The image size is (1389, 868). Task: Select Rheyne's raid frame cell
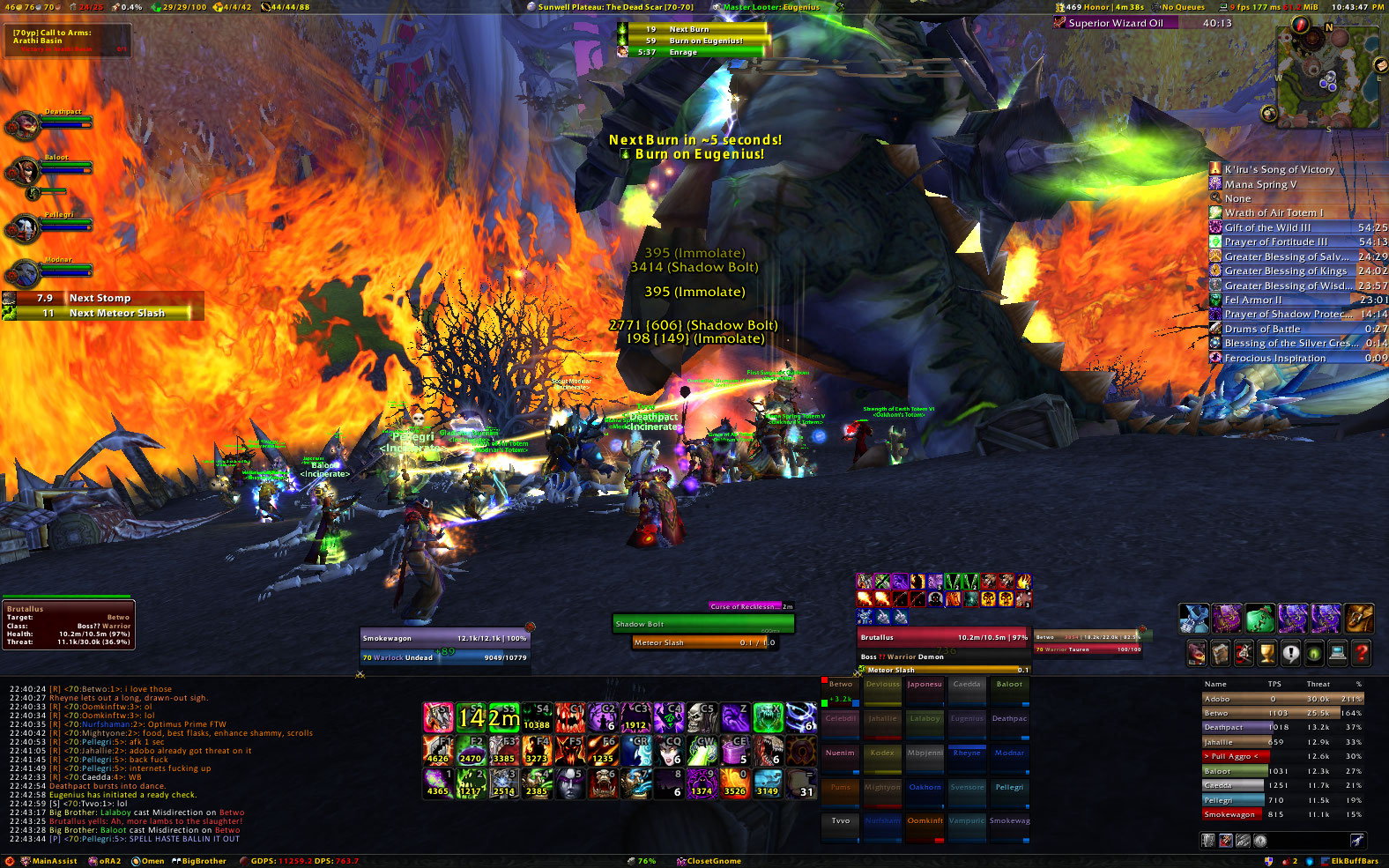pos(967,753)
